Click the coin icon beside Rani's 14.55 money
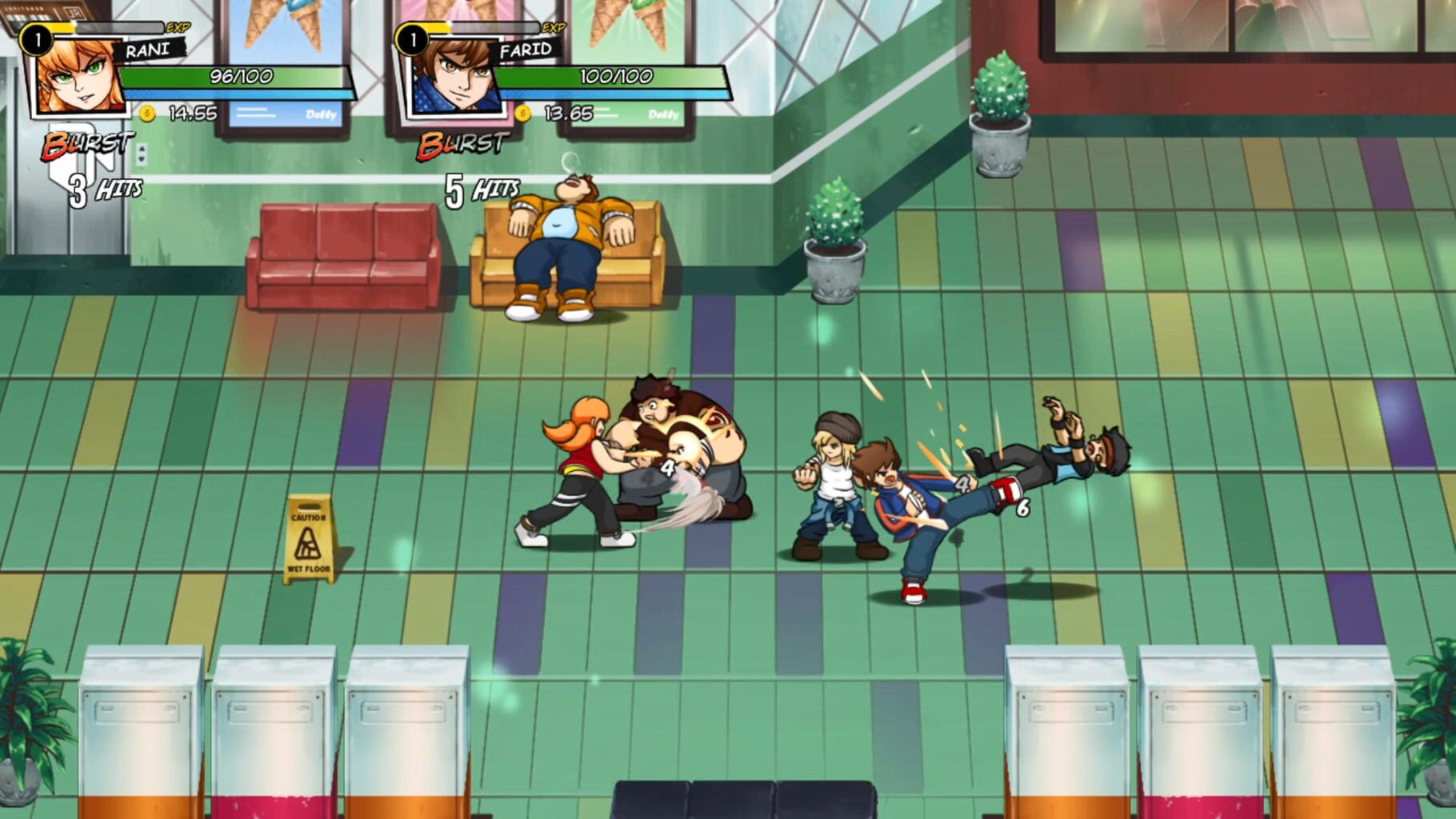This screenshot has height=819, width=1456. (148, 114)
